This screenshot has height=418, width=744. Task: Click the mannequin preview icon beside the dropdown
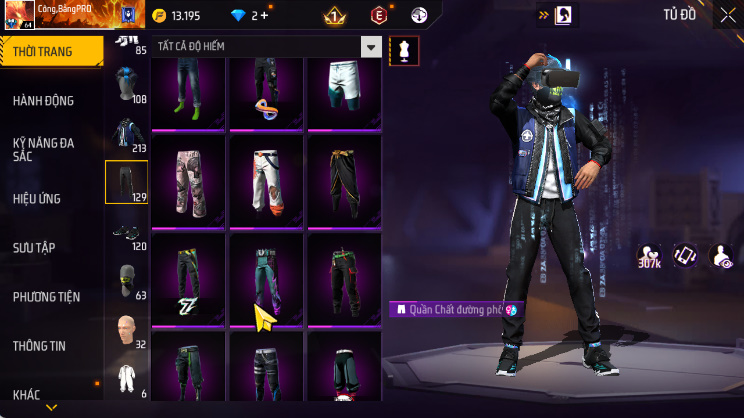(x=404, y=49)
